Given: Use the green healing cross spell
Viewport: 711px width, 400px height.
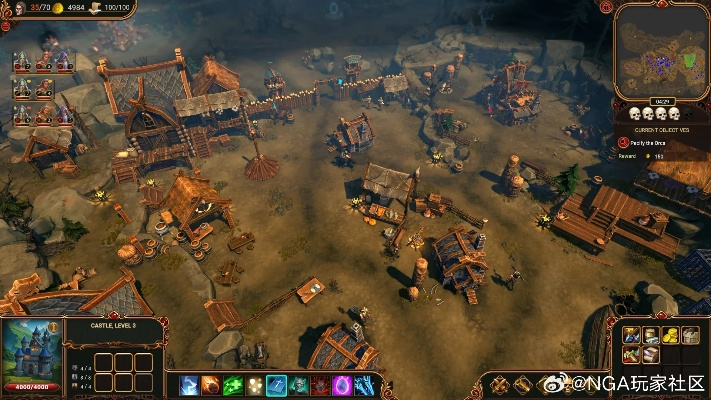Looking at the screenshot, I should point(232,384).
